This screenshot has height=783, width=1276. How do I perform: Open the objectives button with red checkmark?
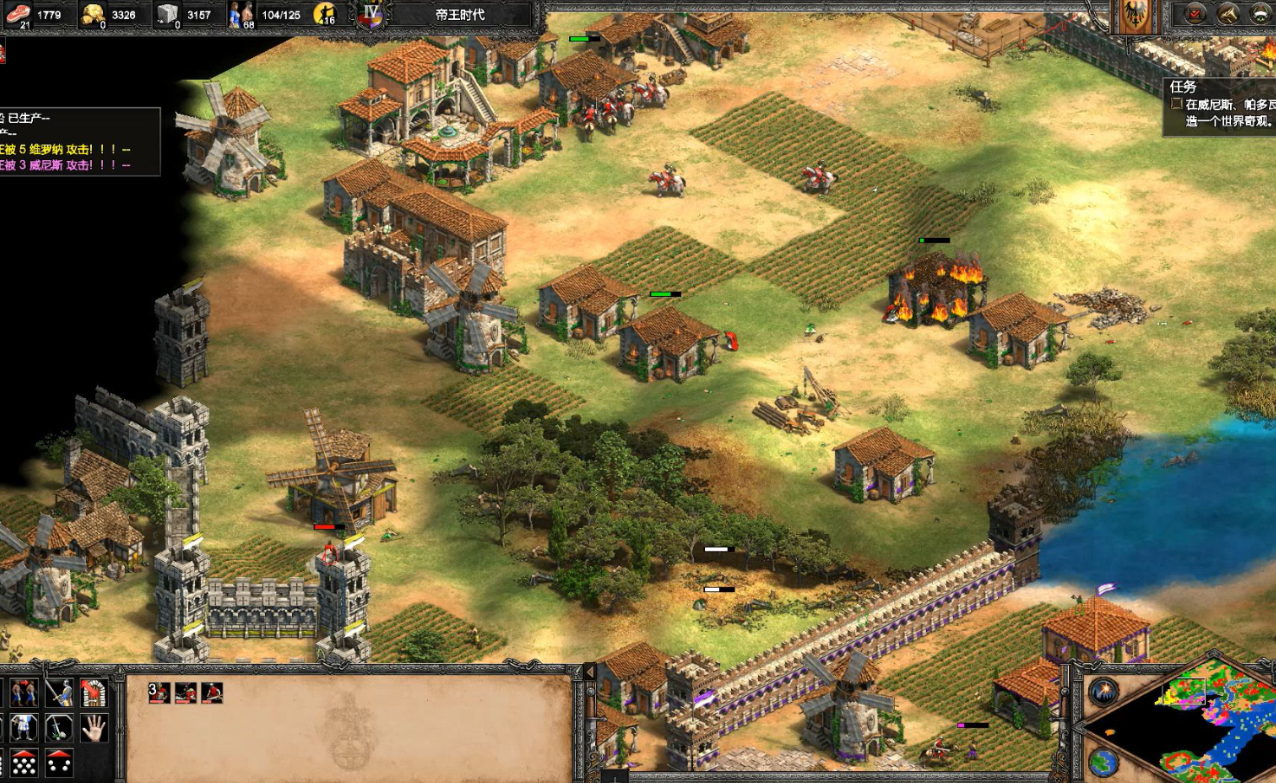click(1194, 13)
